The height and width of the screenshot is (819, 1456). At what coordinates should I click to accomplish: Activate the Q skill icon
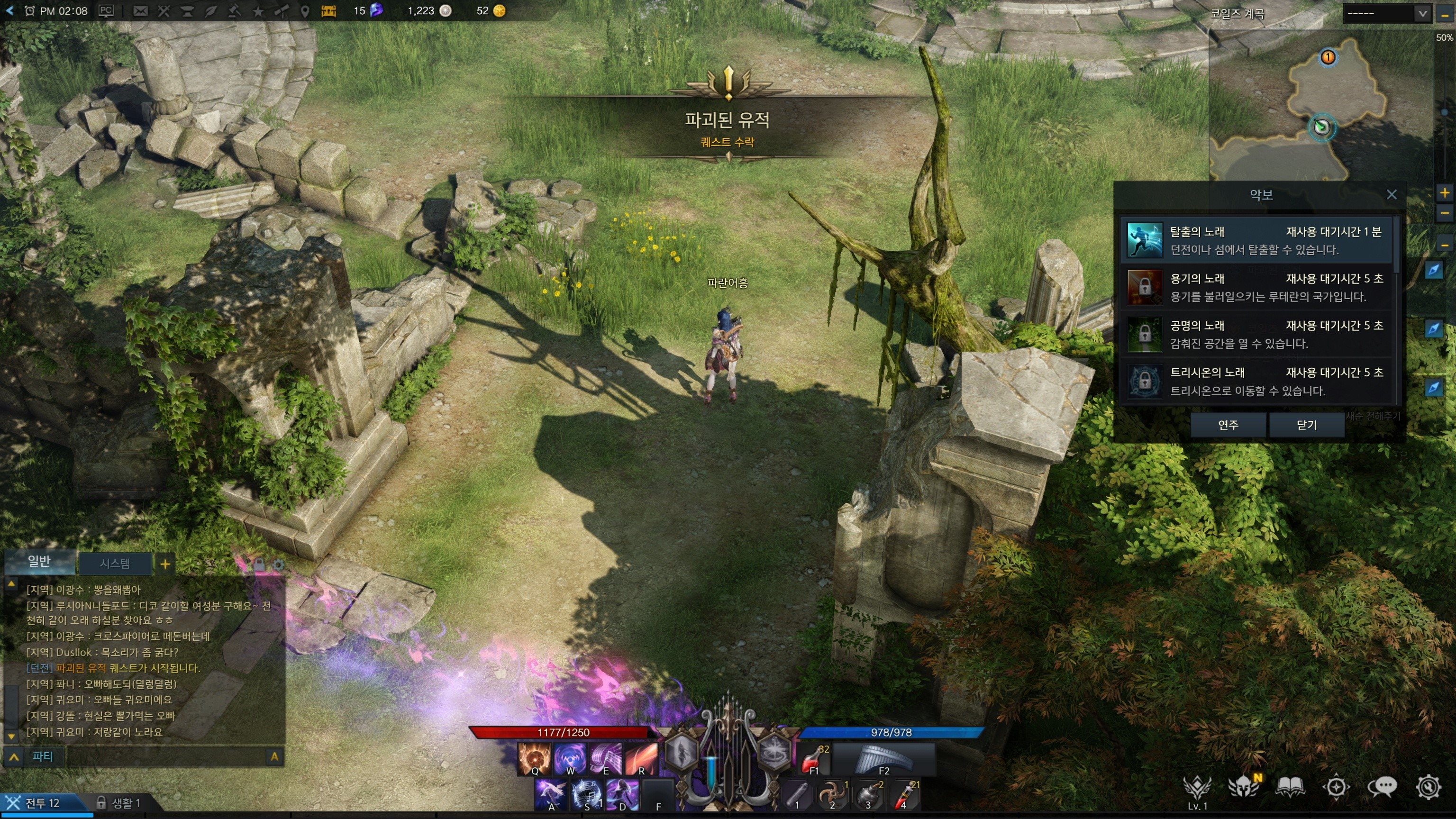(x=534, y=759)
